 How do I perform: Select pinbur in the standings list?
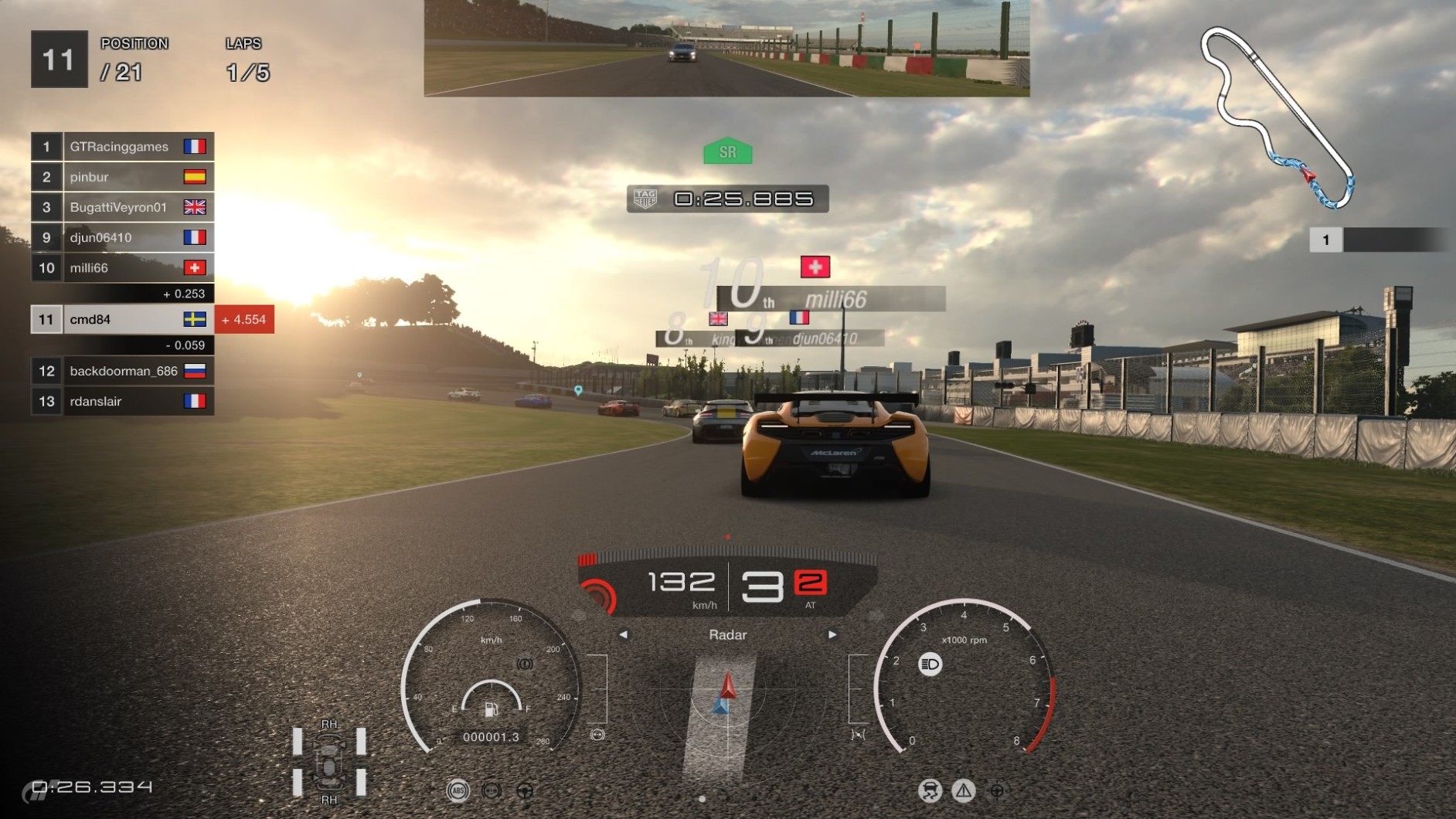pyautogui.click(x=122, y=177)
